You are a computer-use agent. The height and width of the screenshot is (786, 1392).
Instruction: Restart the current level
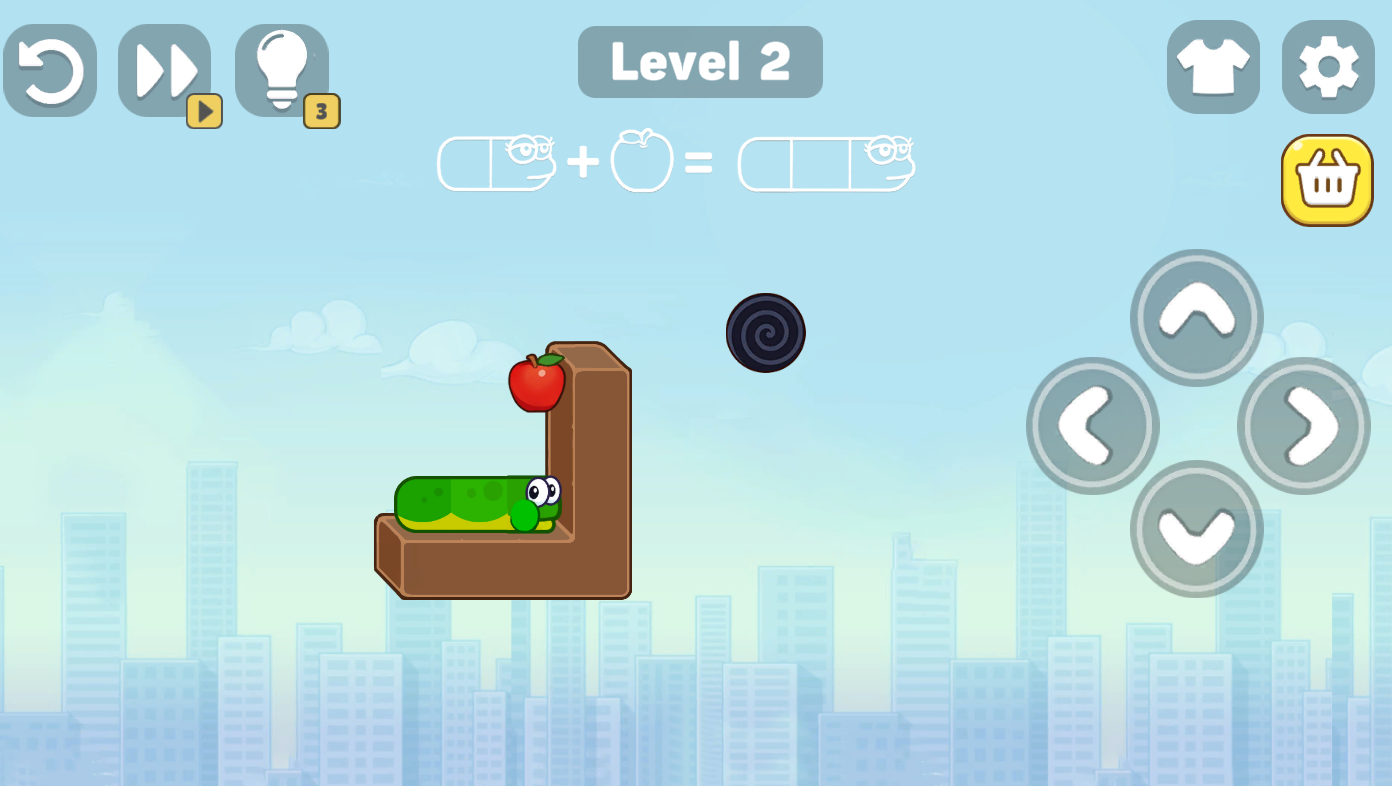(50, 68)
